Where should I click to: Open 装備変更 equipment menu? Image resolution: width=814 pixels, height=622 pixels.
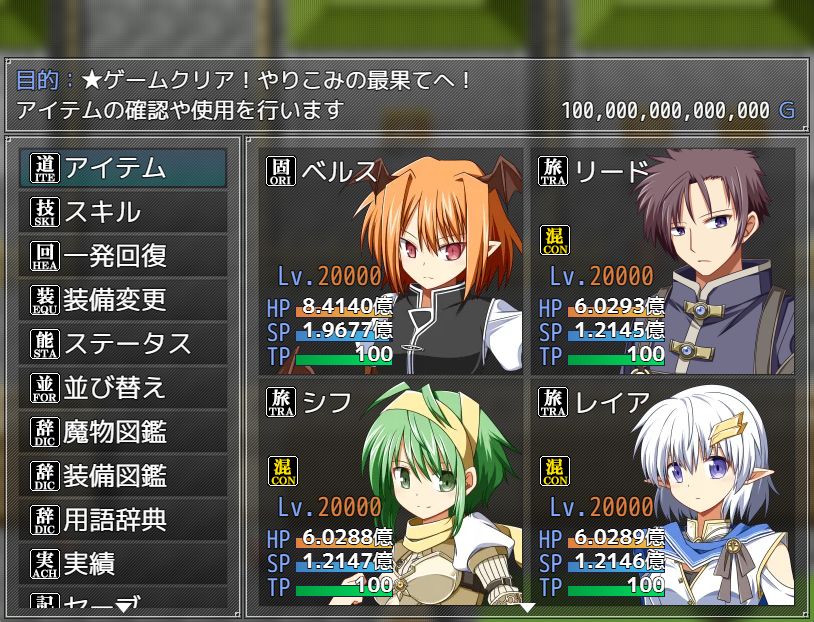coord(123,300)
